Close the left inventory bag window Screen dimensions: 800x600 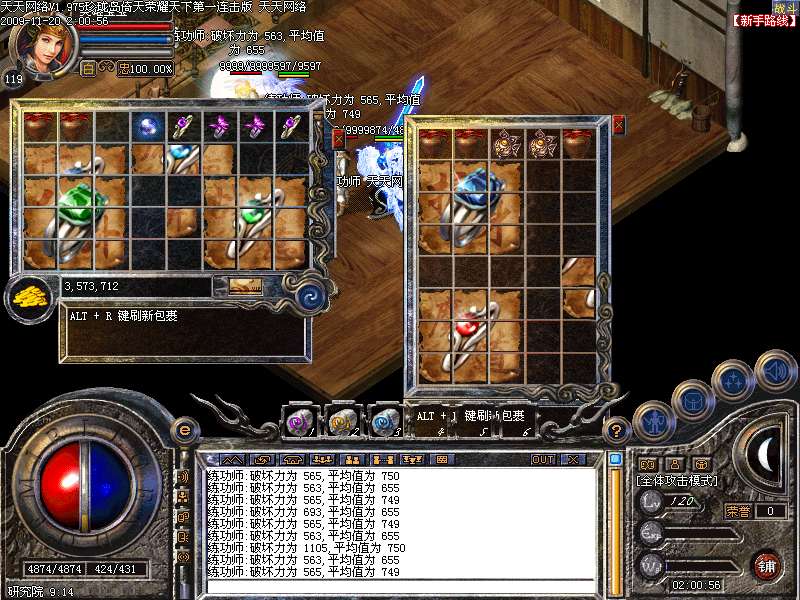[x=338, y=140]
